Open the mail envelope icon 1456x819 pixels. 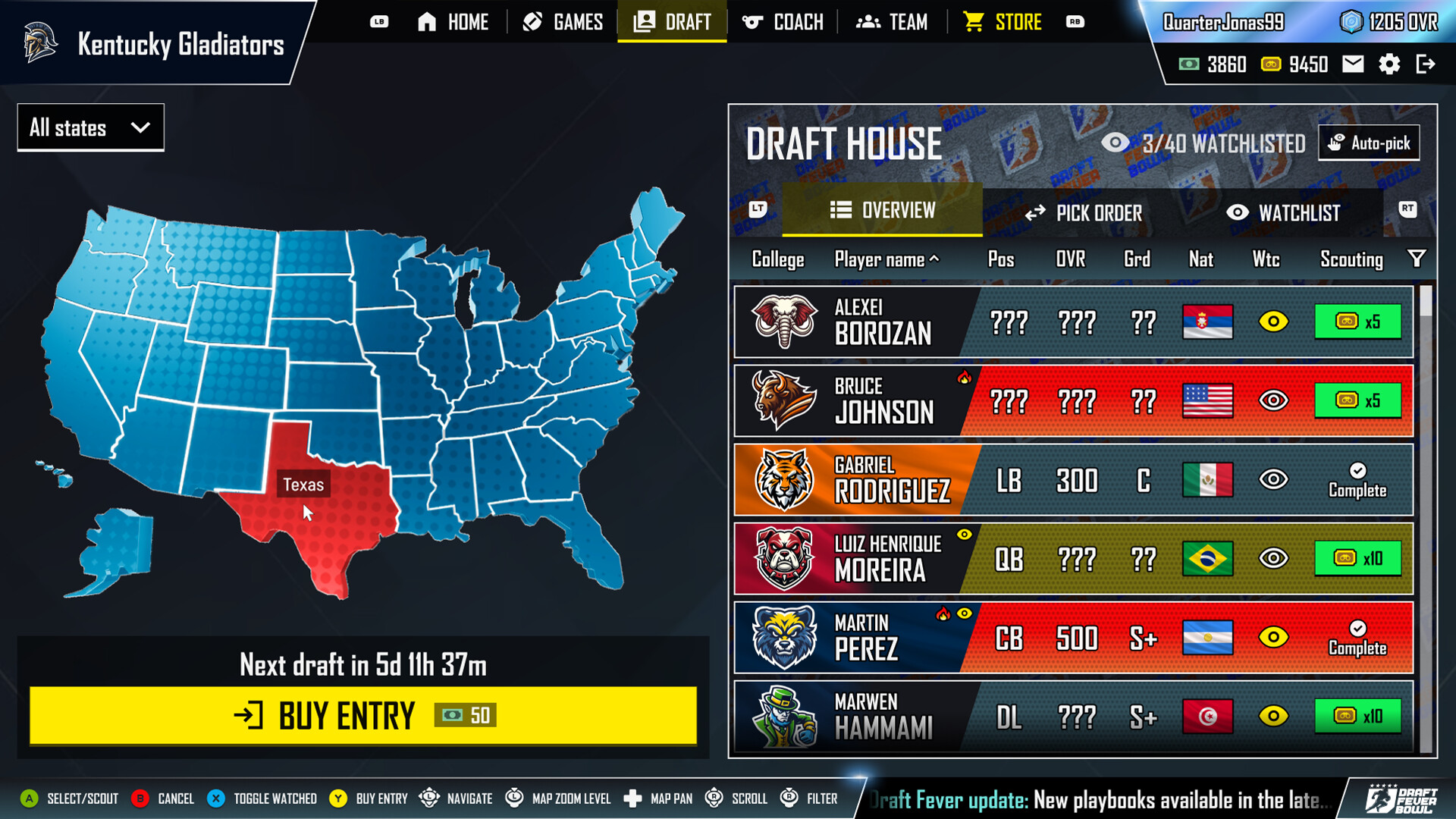(1353, 64)
